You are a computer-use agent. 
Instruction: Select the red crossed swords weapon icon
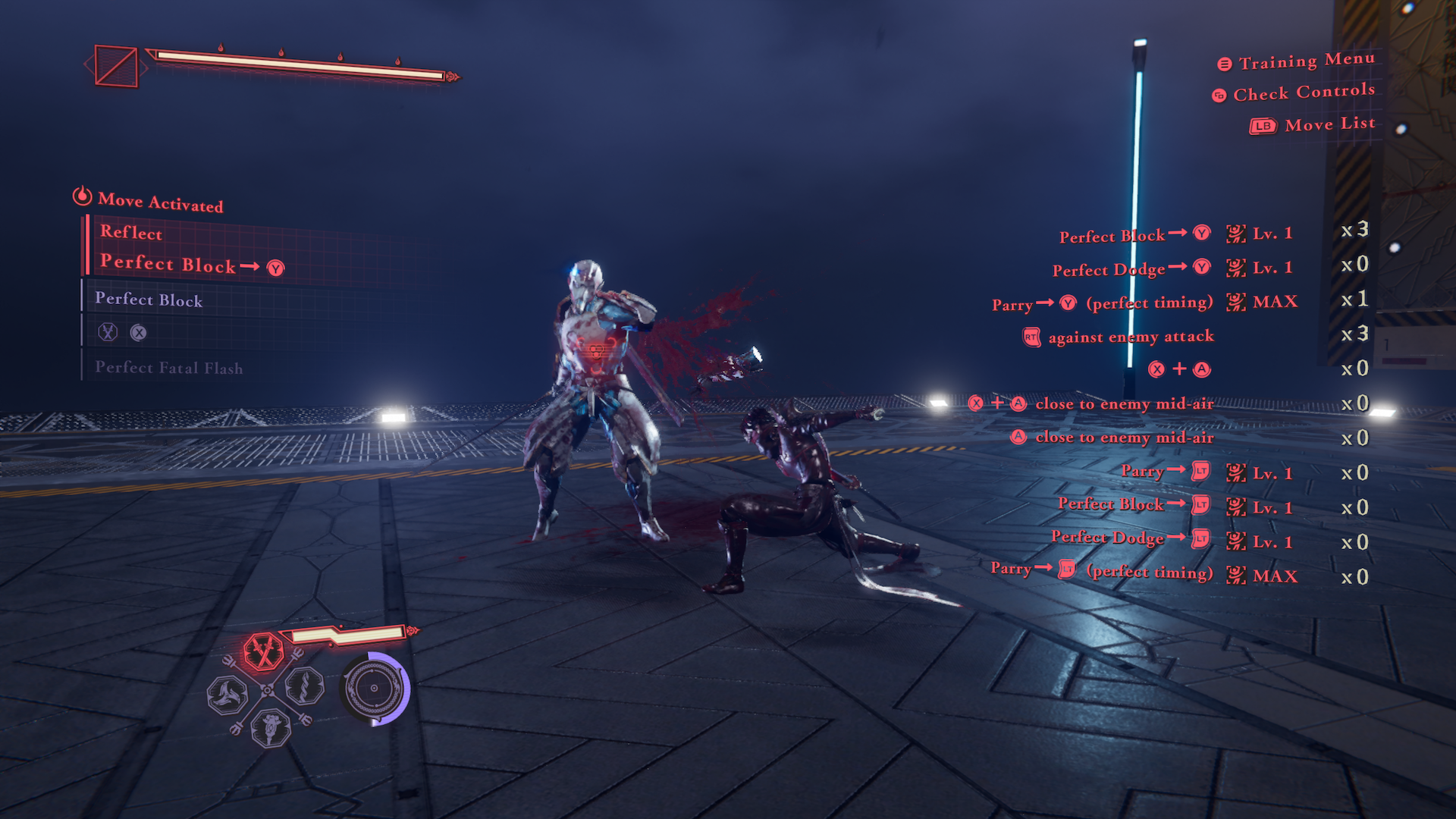pos(263,651)
